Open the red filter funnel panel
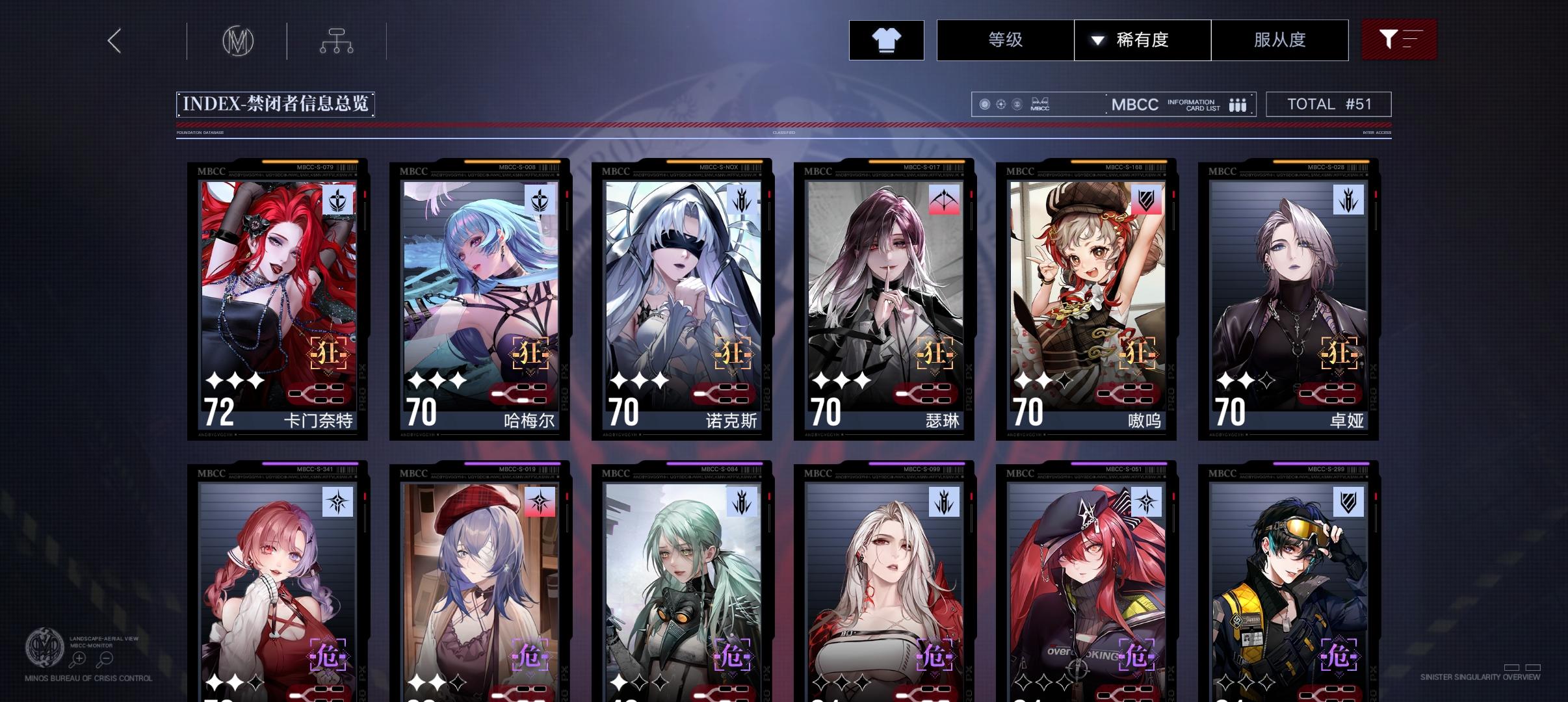Image resolution: width=1568 pixels, height=702 pixels. pyautogui.click(x=1400, y=40)
